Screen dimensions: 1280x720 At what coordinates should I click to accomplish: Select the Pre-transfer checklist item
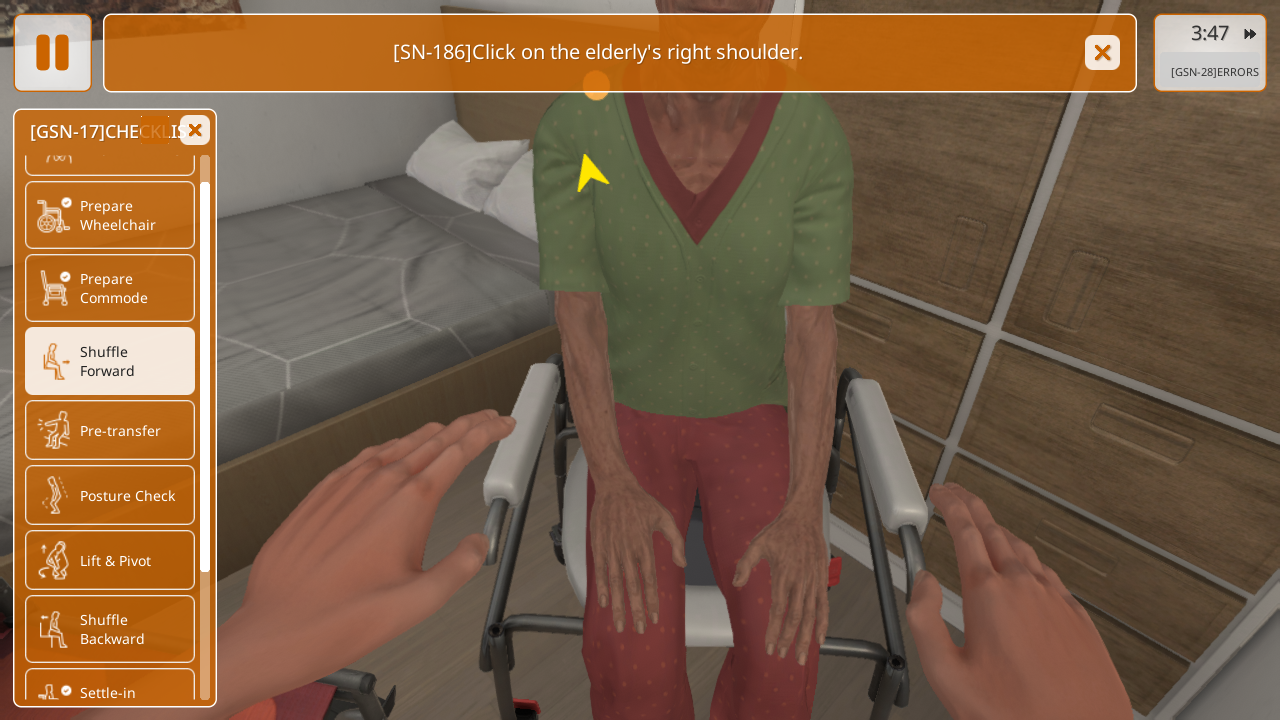coord(110,430)
